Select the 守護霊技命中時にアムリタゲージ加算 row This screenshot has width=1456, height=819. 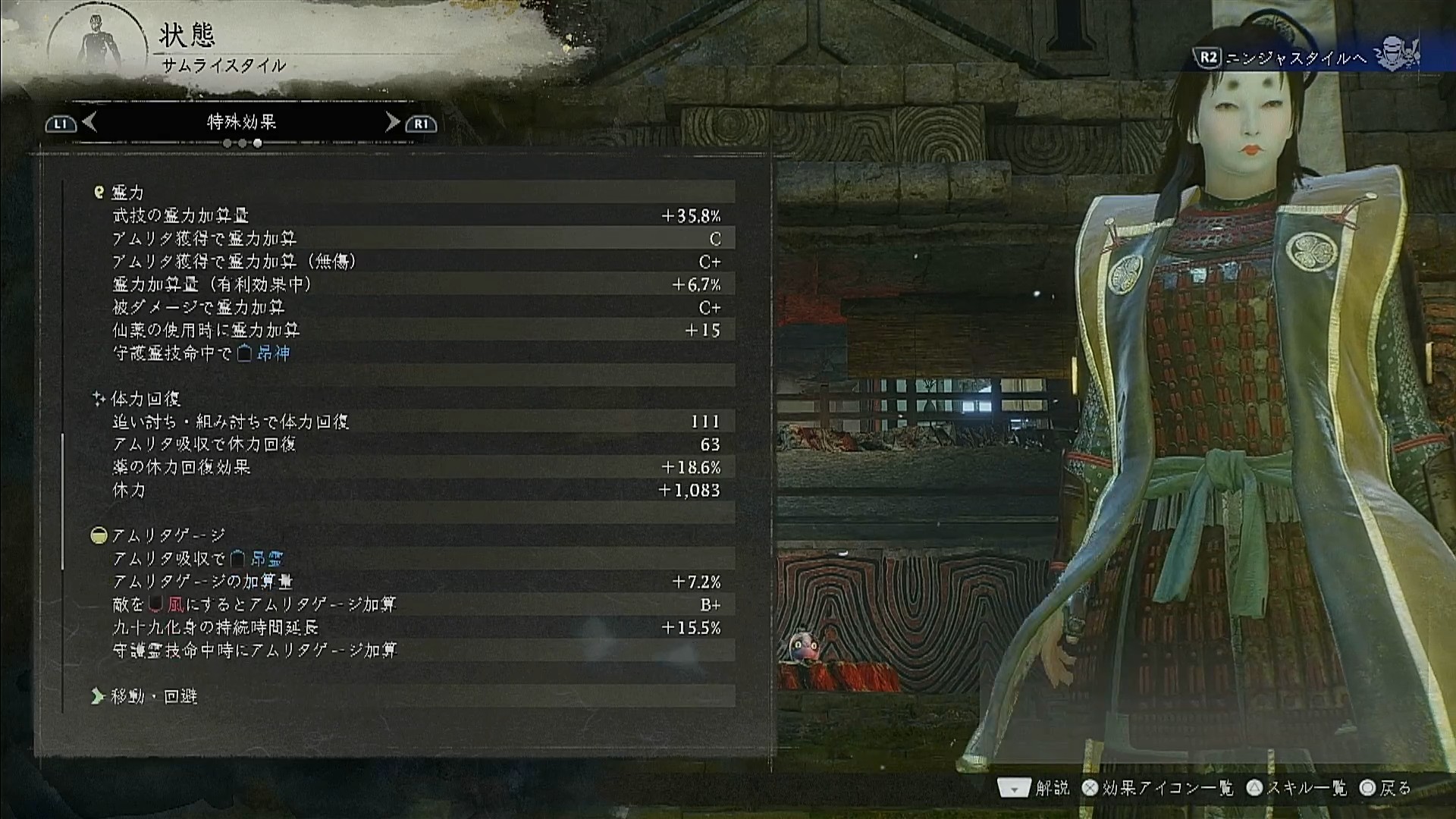coord(413,651)
